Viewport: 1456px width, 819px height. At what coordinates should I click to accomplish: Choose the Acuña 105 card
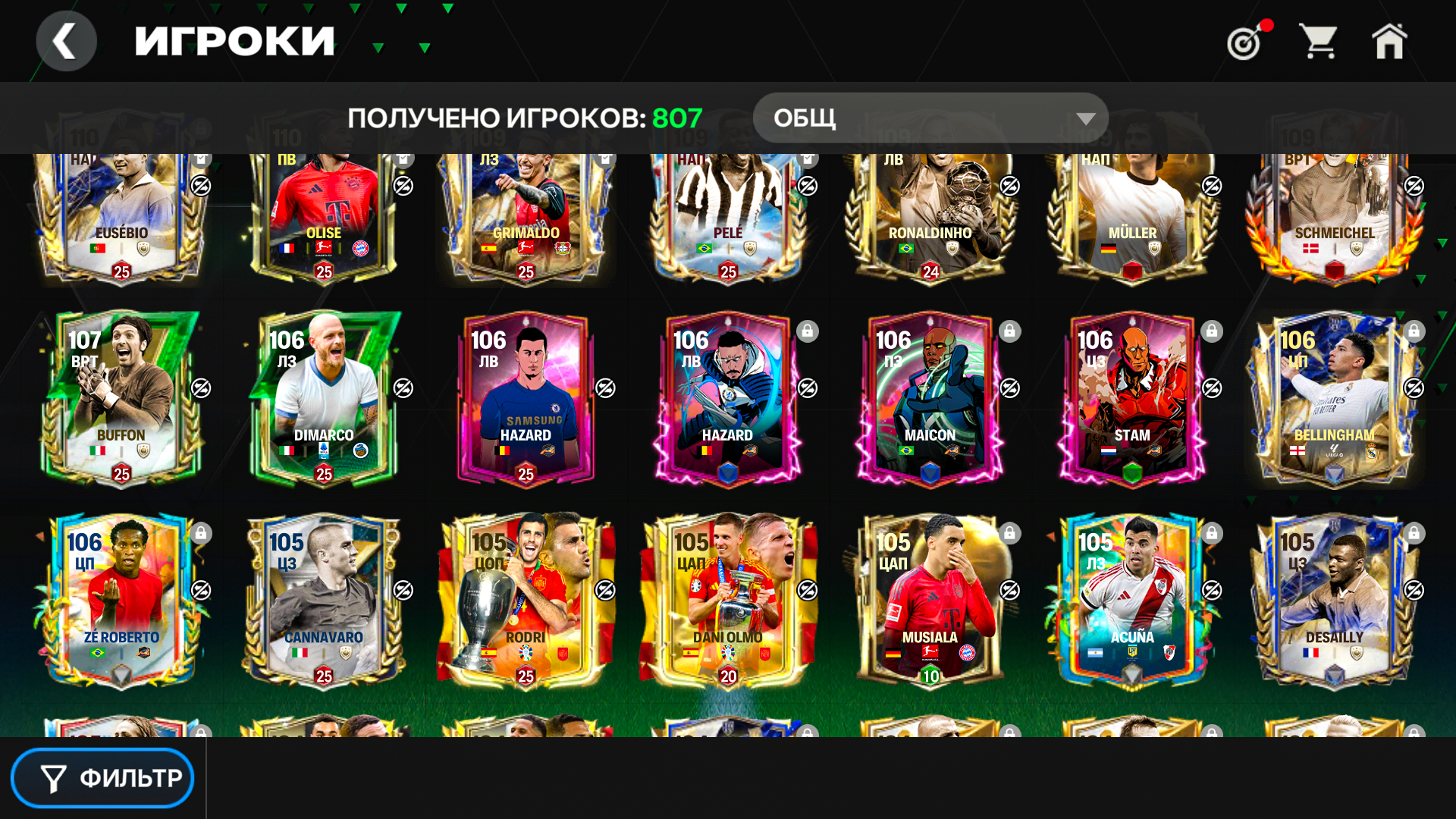point(1132,601)
